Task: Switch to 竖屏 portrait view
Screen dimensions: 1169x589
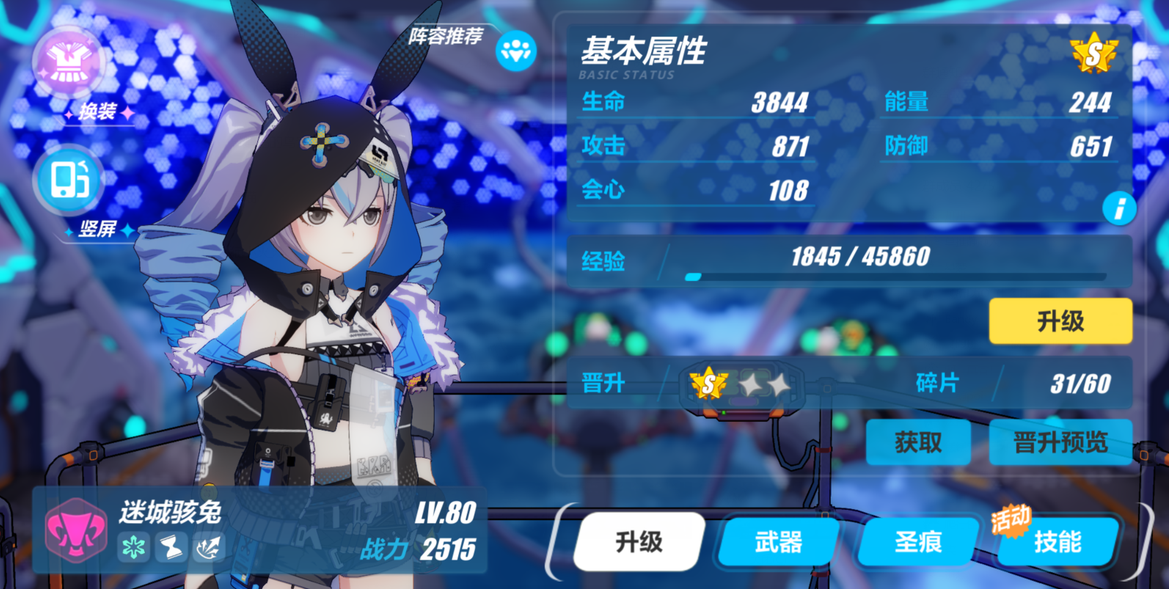Action: point(68,181)
